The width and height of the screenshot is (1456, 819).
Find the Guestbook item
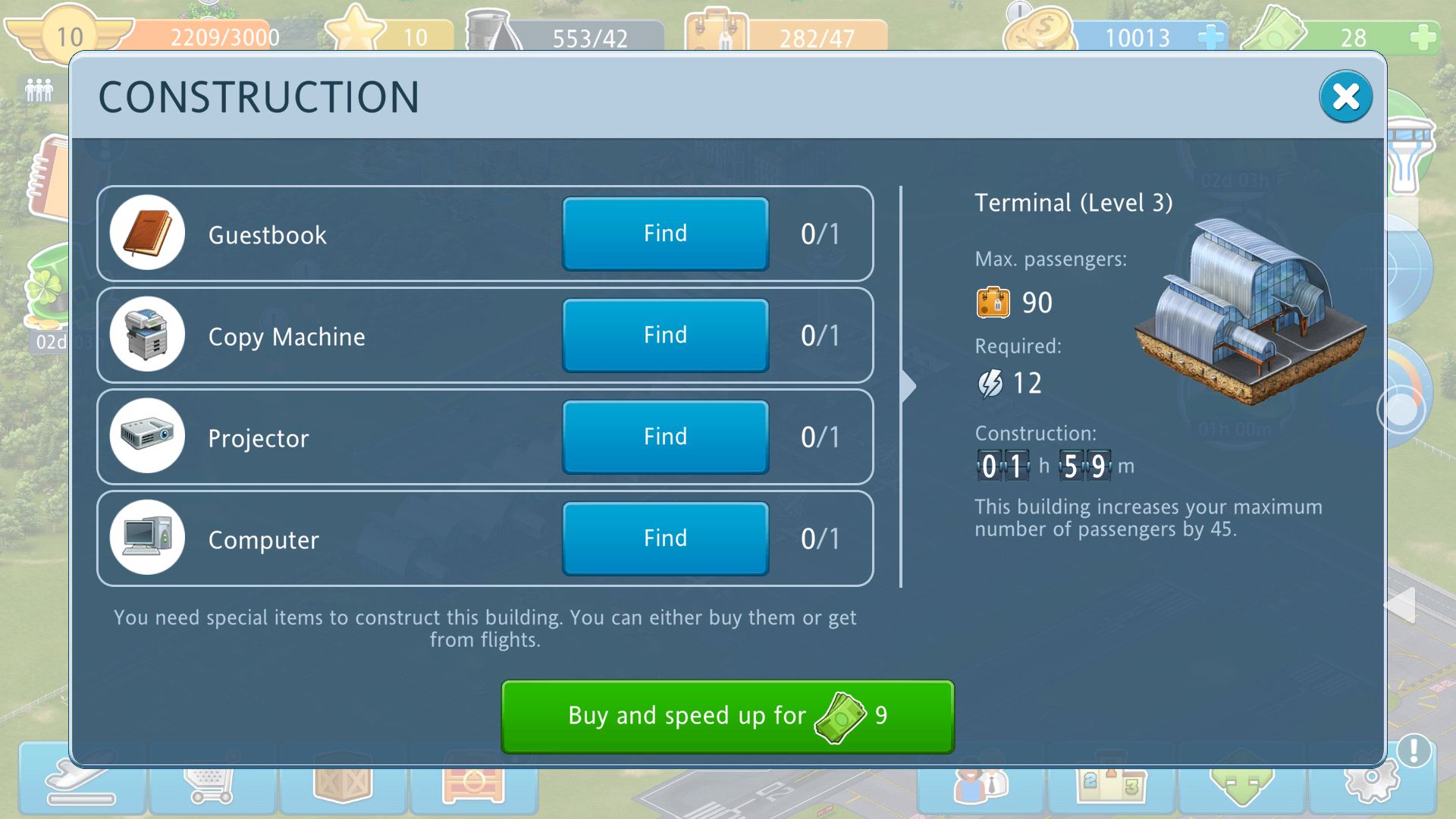pos(665,234)
